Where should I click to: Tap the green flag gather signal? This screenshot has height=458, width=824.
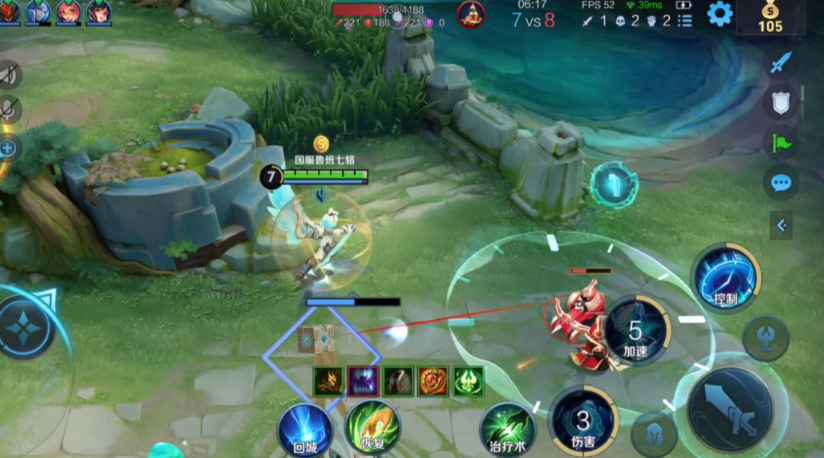pos(781,142)
